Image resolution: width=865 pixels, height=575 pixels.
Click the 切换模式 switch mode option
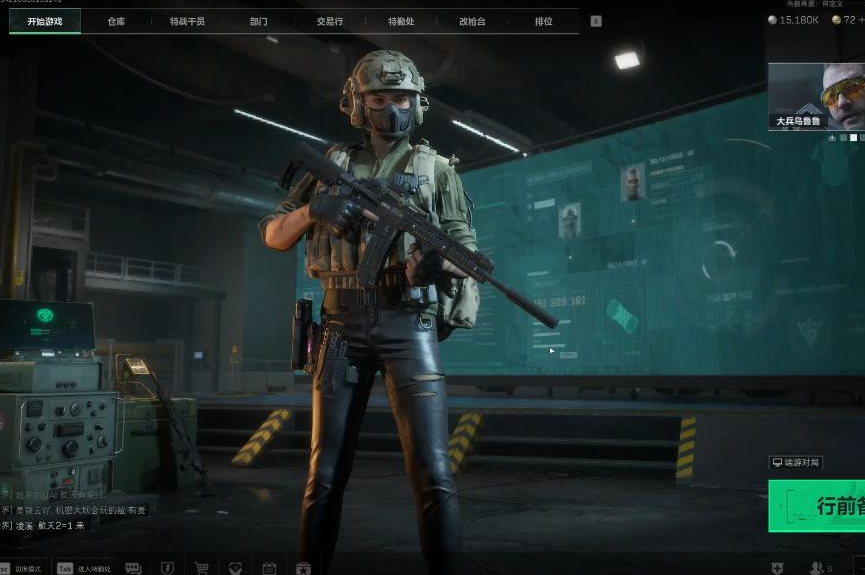click(x=27, y=568)
